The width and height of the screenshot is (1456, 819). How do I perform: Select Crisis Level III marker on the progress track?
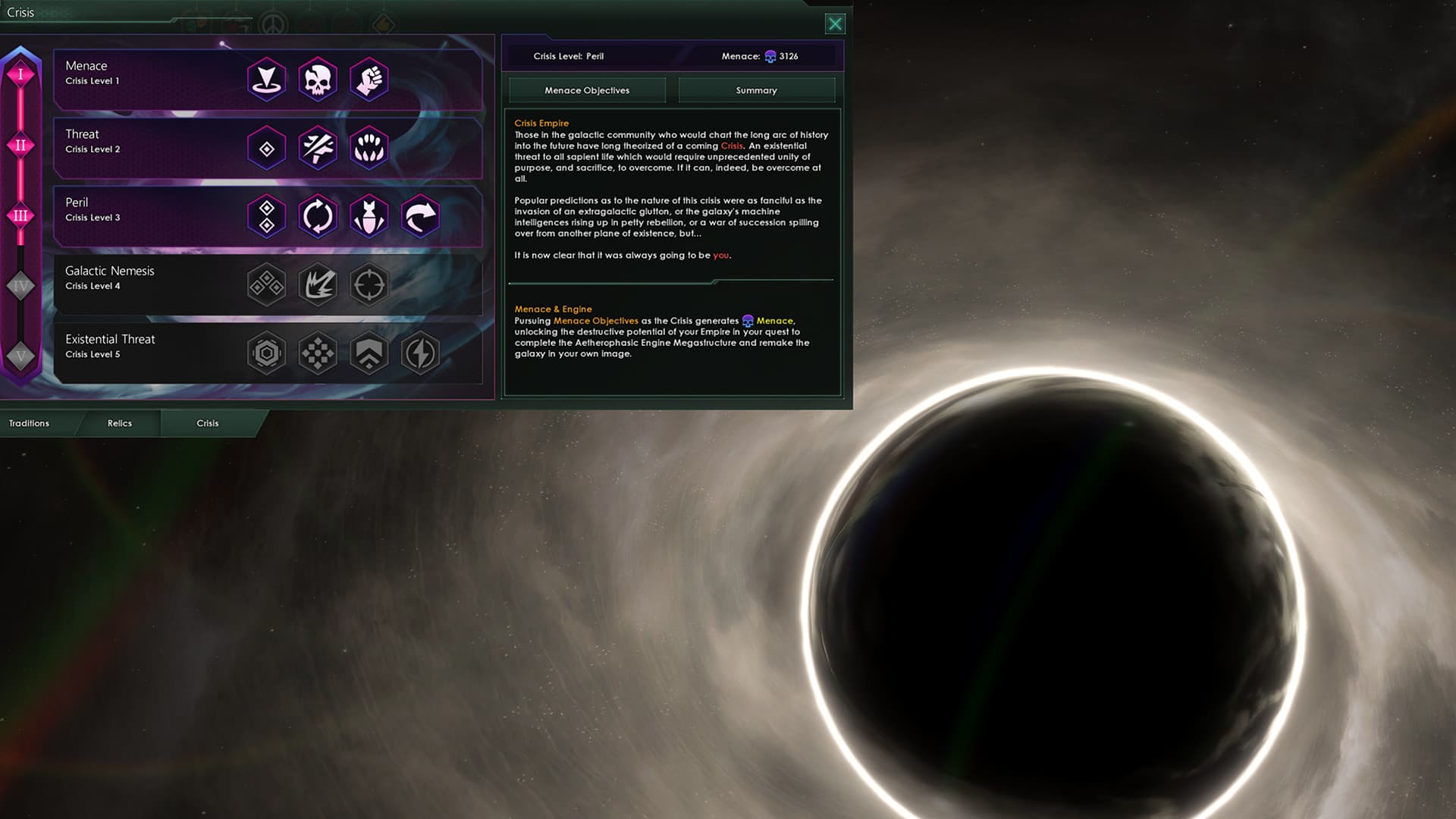(x=20, y=216)
